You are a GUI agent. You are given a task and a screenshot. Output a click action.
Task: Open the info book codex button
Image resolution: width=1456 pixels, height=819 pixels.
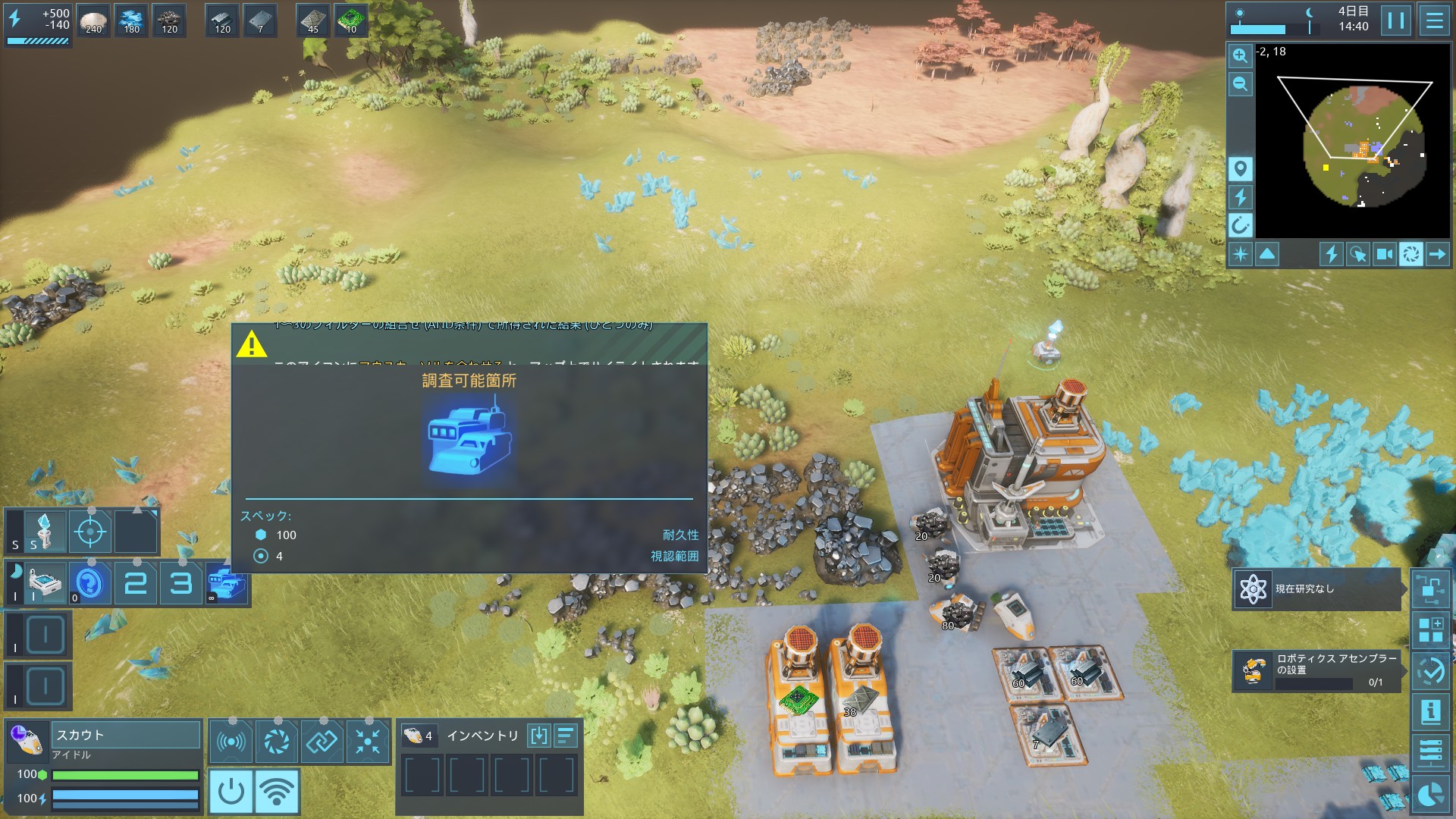(x=1430, y=711)
